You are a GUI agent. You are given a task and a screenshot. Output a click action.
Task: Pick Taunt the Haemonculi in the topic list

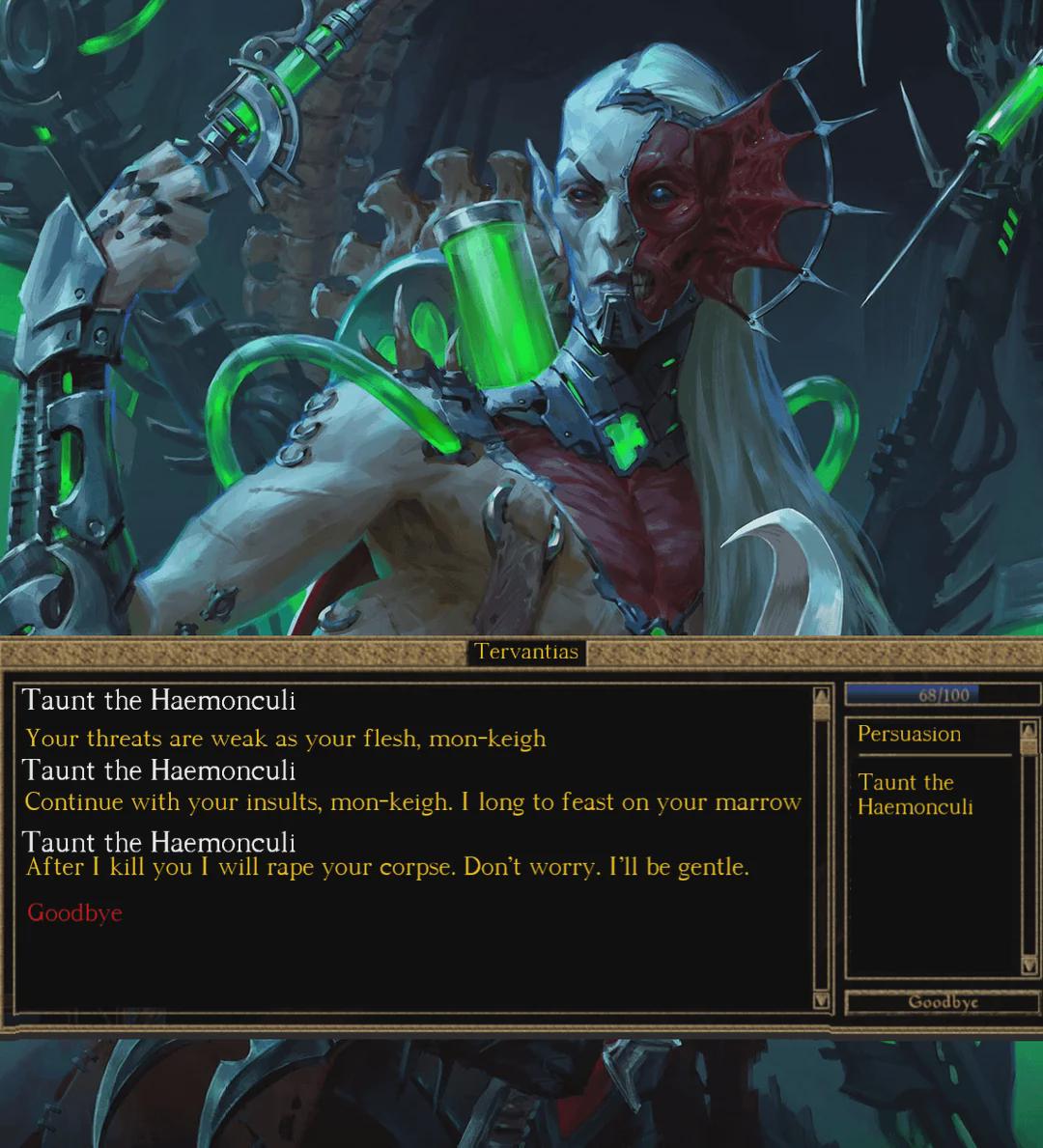pyautogui.click(x=914, y=794)
